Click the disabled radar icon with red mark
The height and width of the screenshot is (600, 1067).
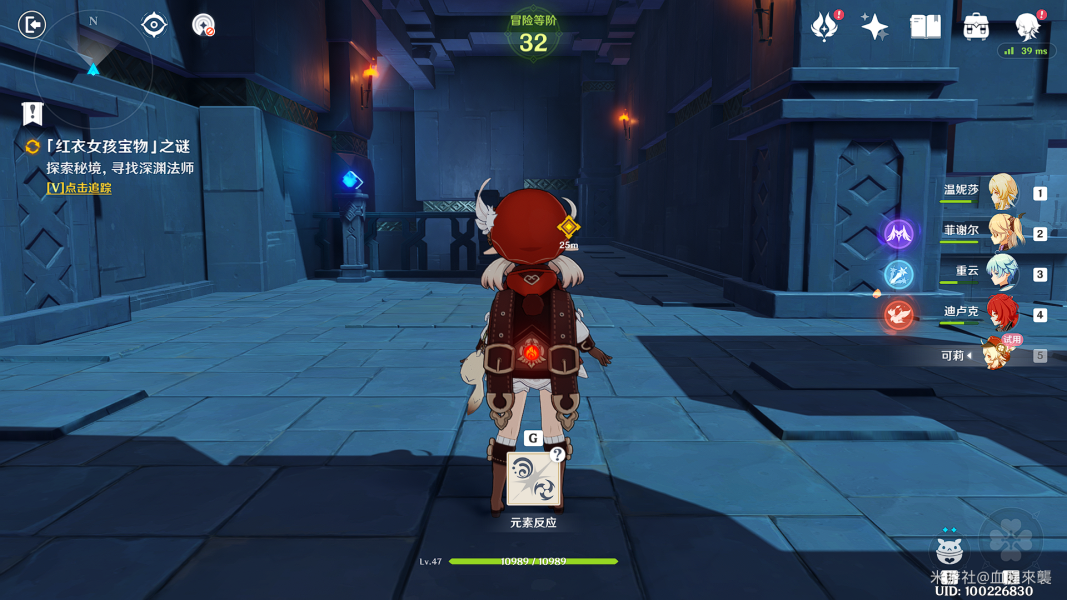203,25
